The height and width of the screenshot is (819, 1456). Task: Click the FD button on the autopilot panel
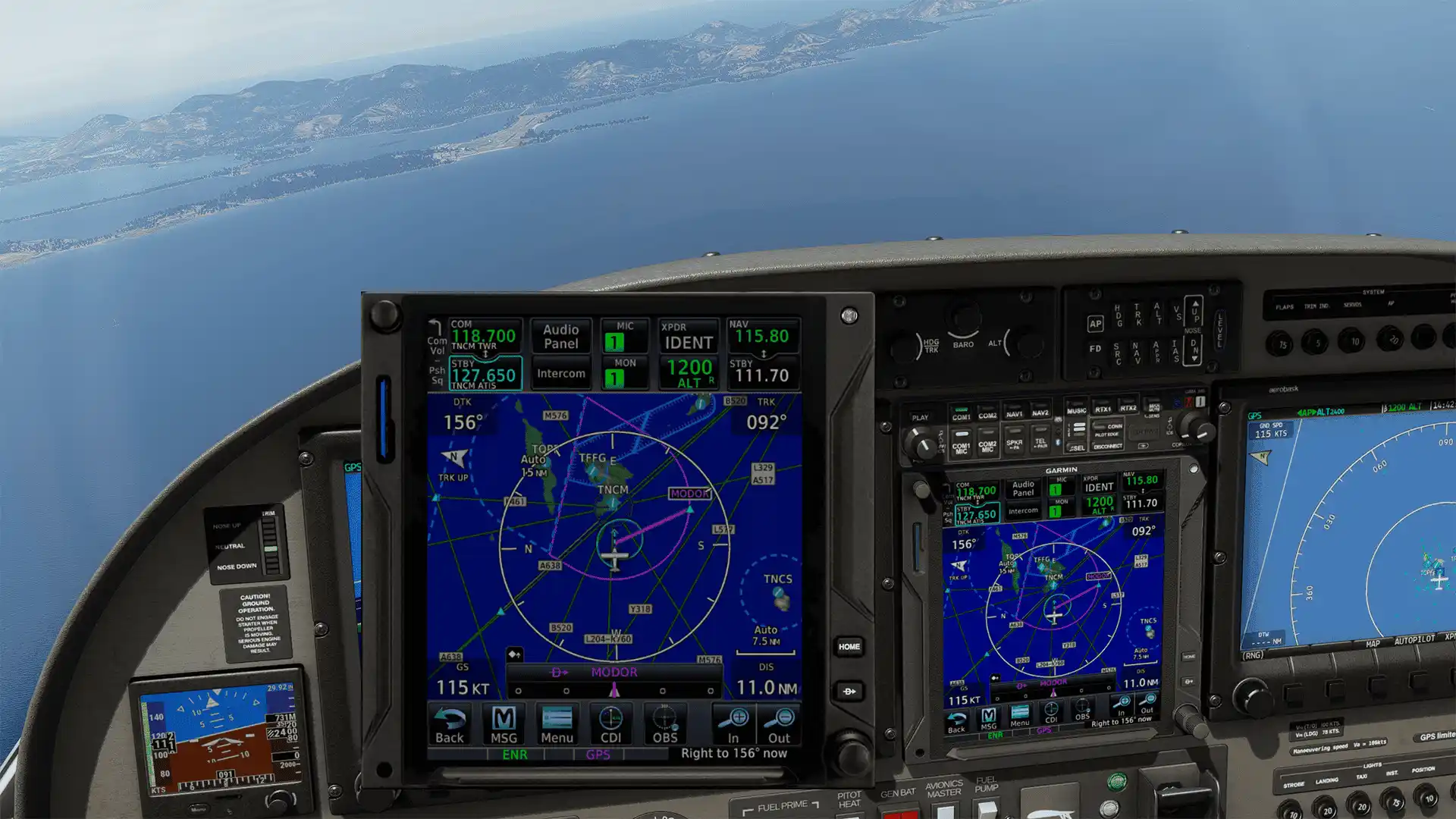pyautogui.click(x=1095, y=349)
